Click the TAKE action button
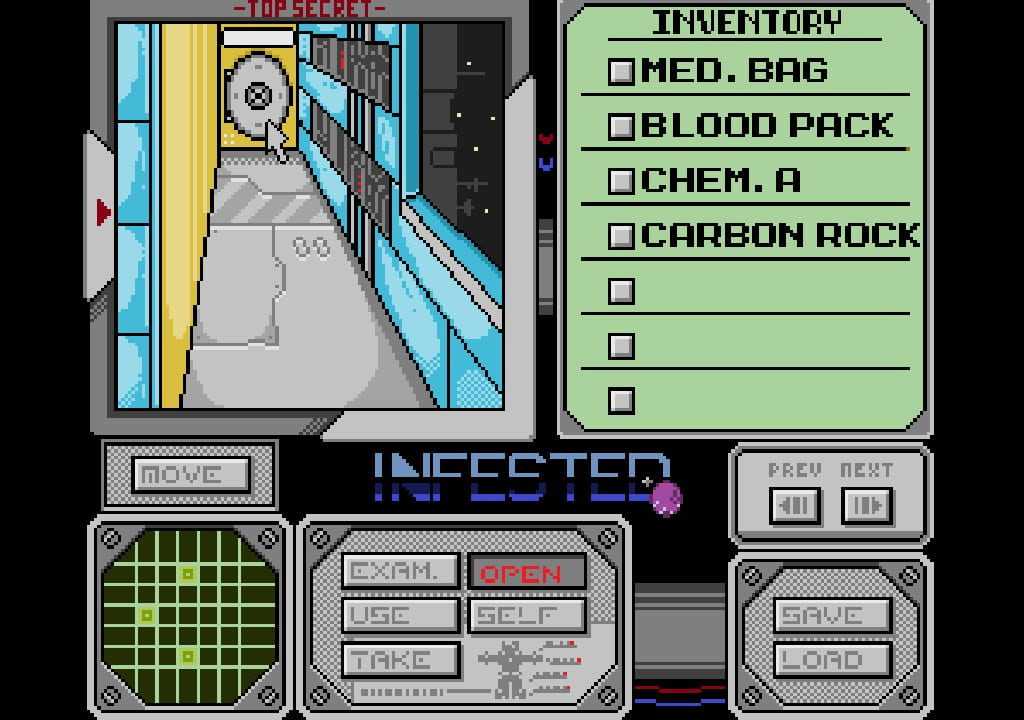Screen dimensions: 1024x720 point(400,660)
